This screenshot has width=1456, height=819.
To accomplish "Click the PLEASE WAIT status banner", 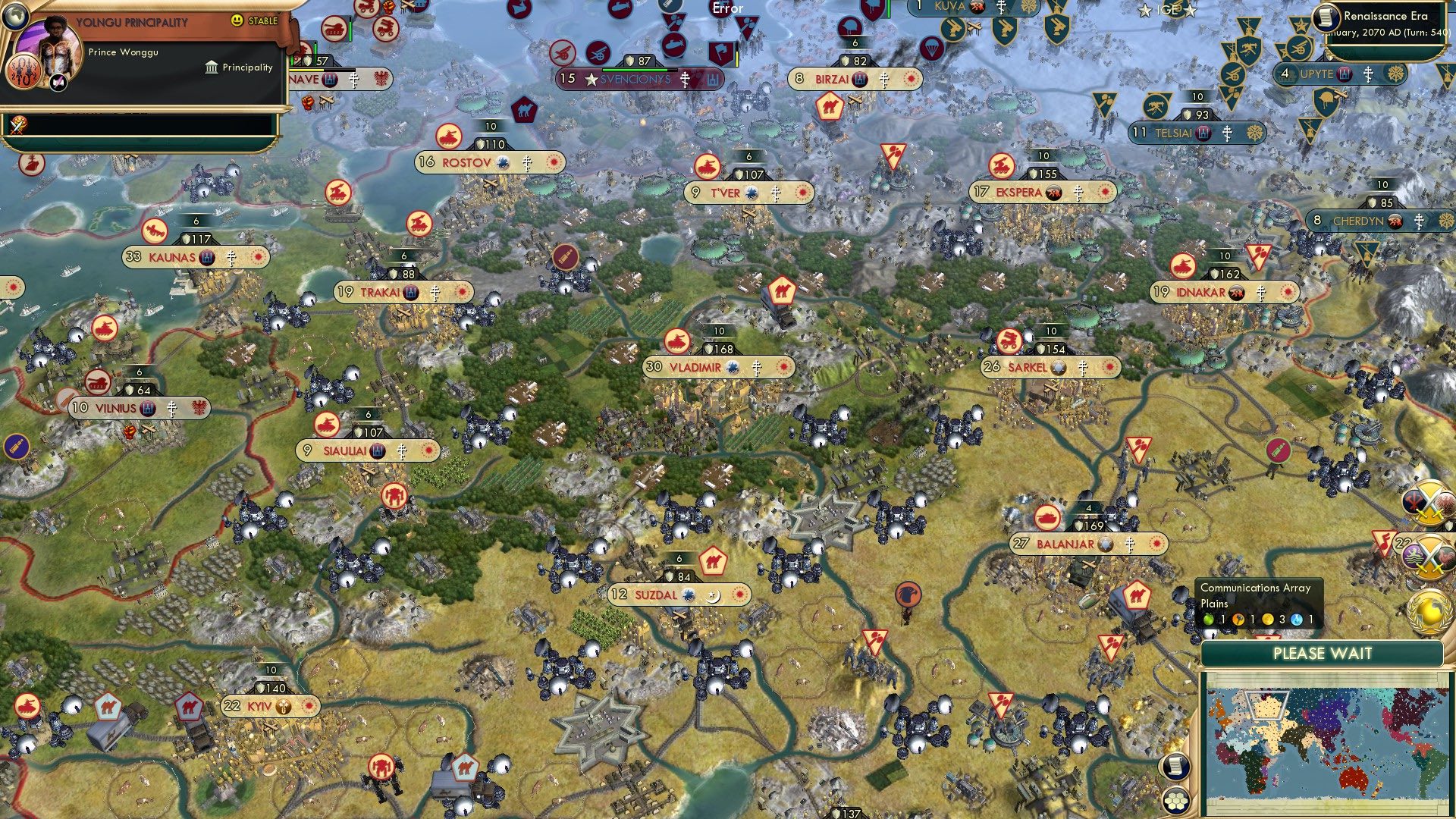I will pyautogui.click(x=1324, y=653).
